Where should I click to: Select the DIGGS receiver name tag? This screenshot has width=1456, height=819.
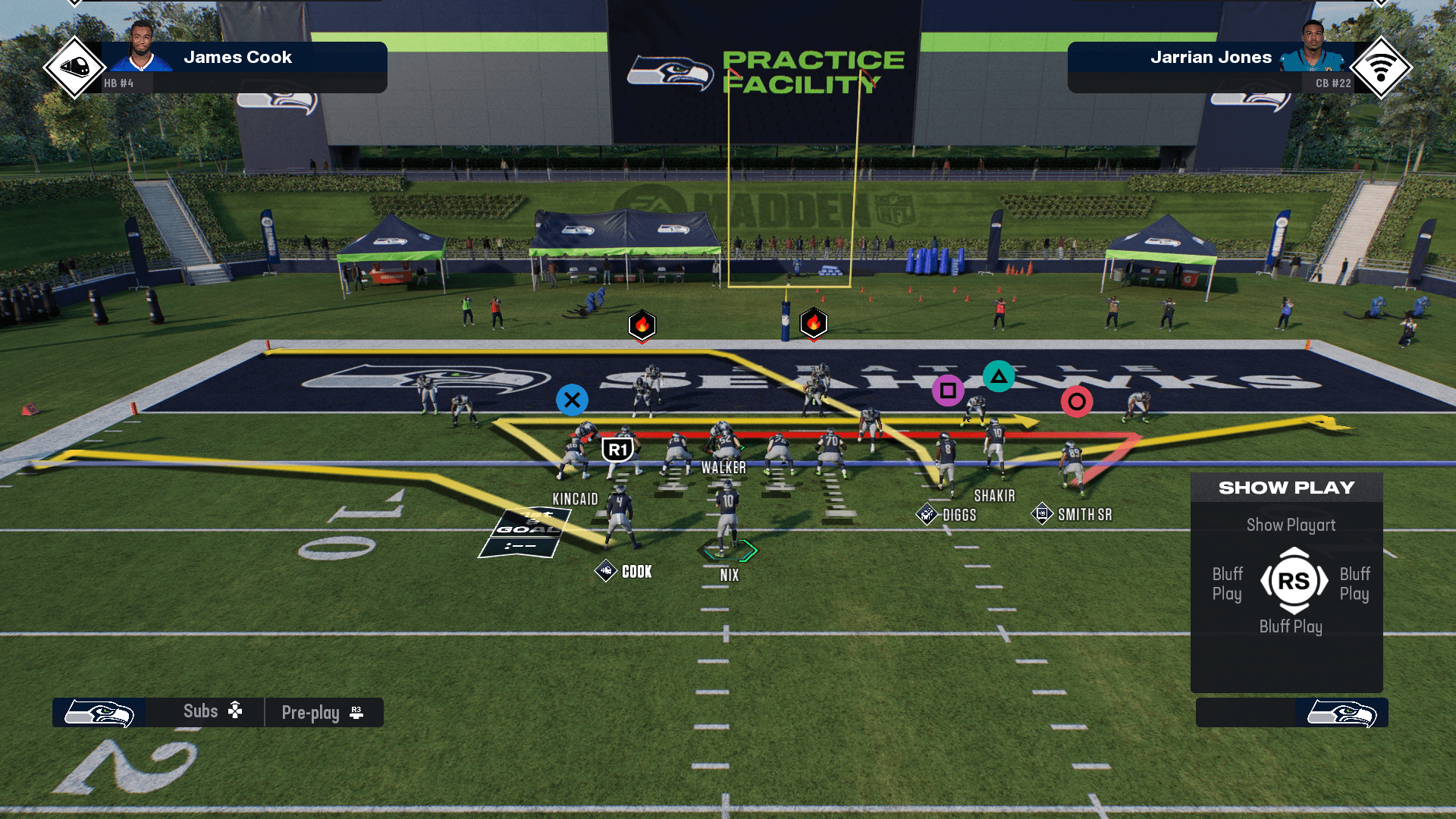[x=959, y=515]
